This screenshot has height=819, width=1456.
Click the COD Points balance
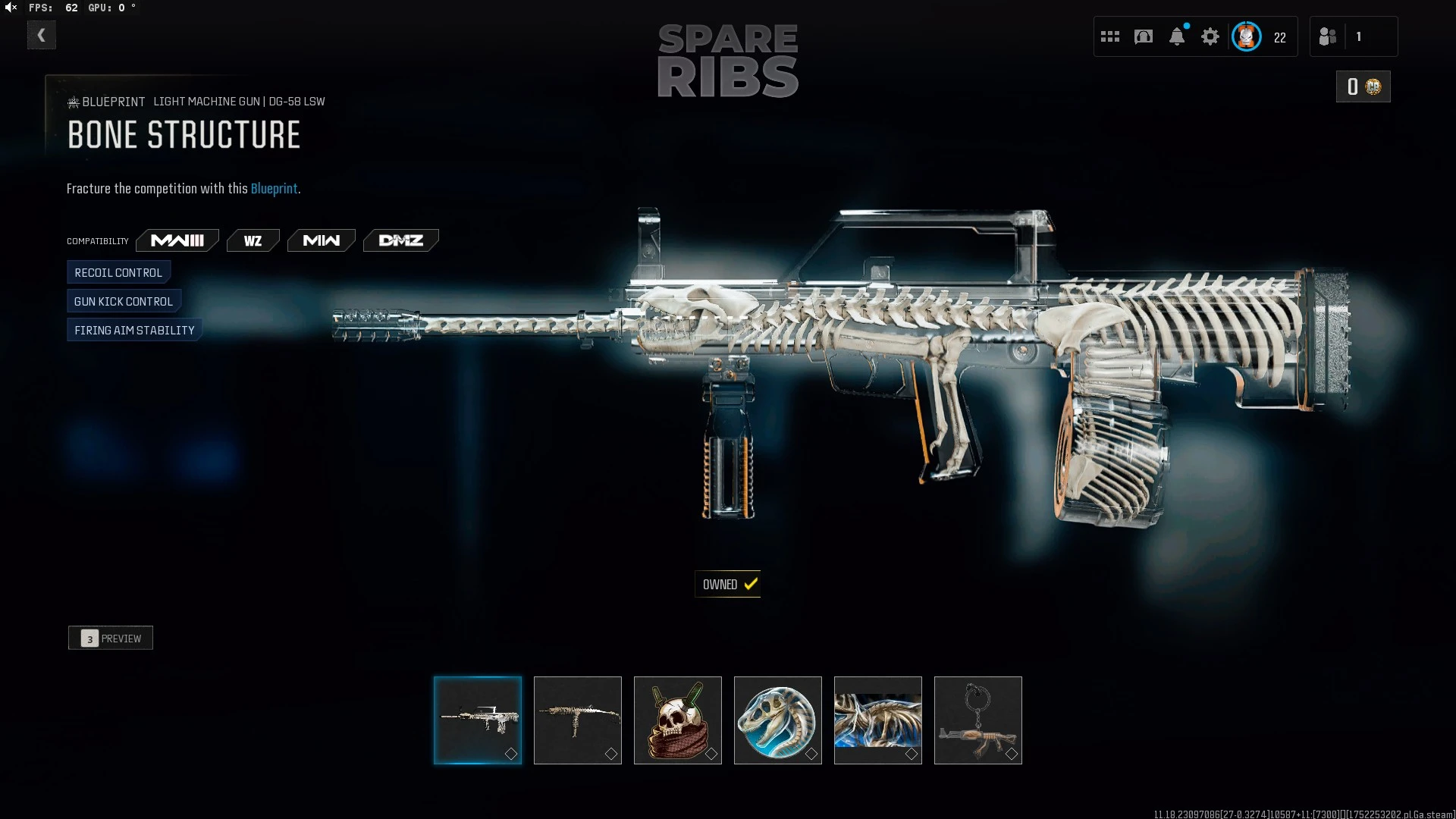click(1363, 86)
